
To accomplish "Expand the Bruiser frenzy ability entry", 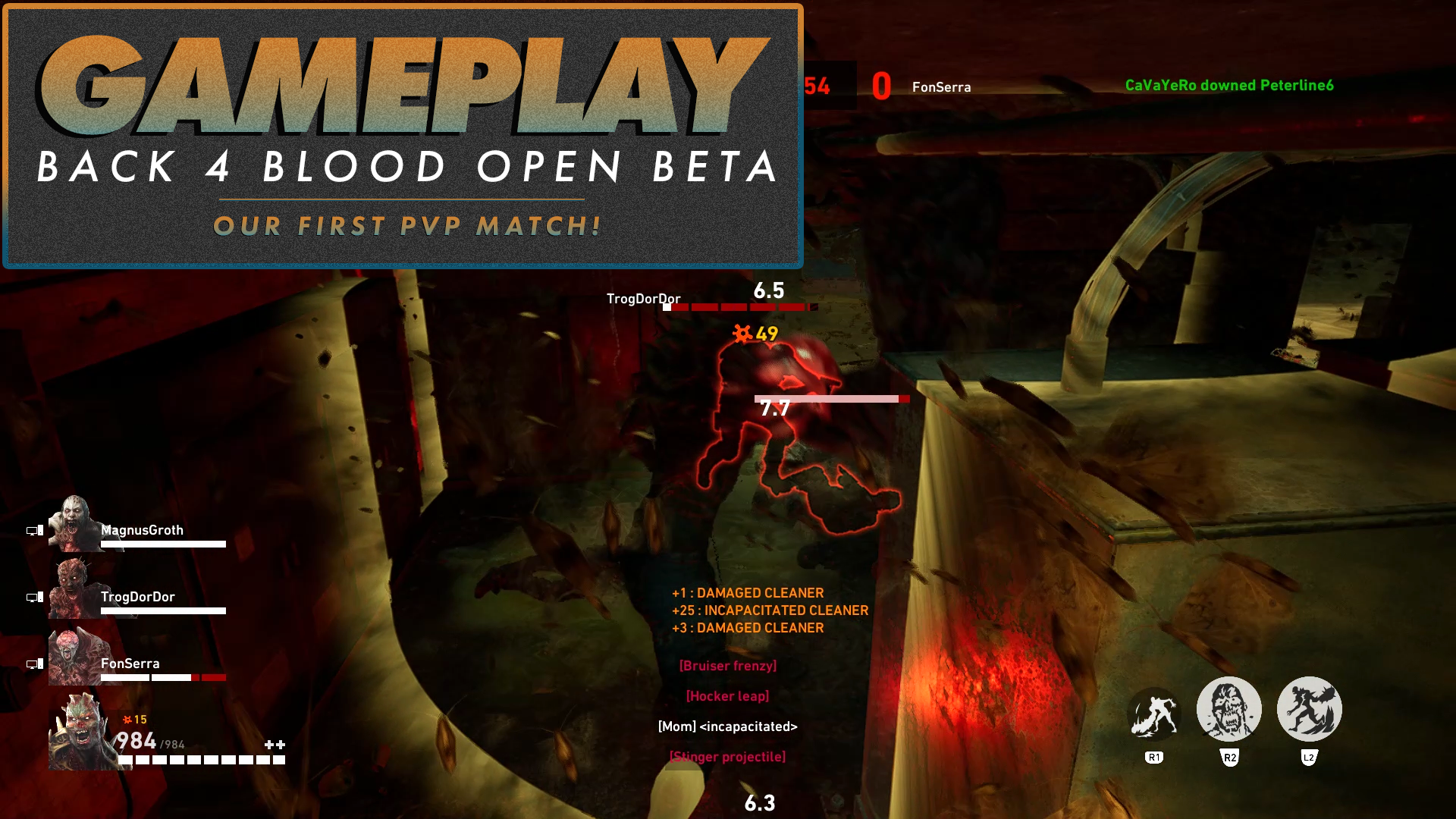I will click(728, 665).
